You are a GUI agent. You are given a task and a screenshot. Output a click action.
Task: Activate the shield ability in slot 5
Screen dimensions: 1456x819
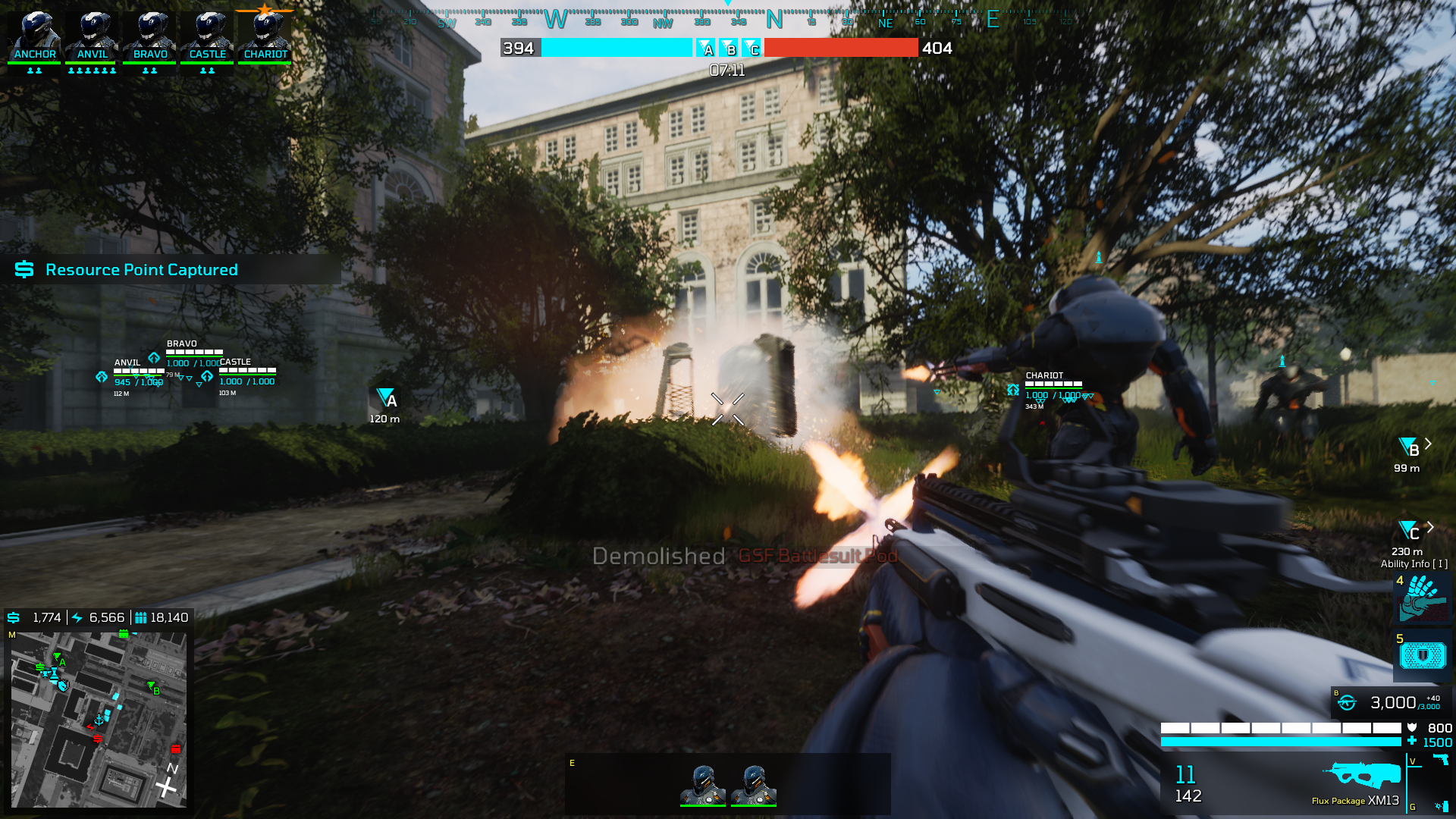click(x=1423, y=655)
